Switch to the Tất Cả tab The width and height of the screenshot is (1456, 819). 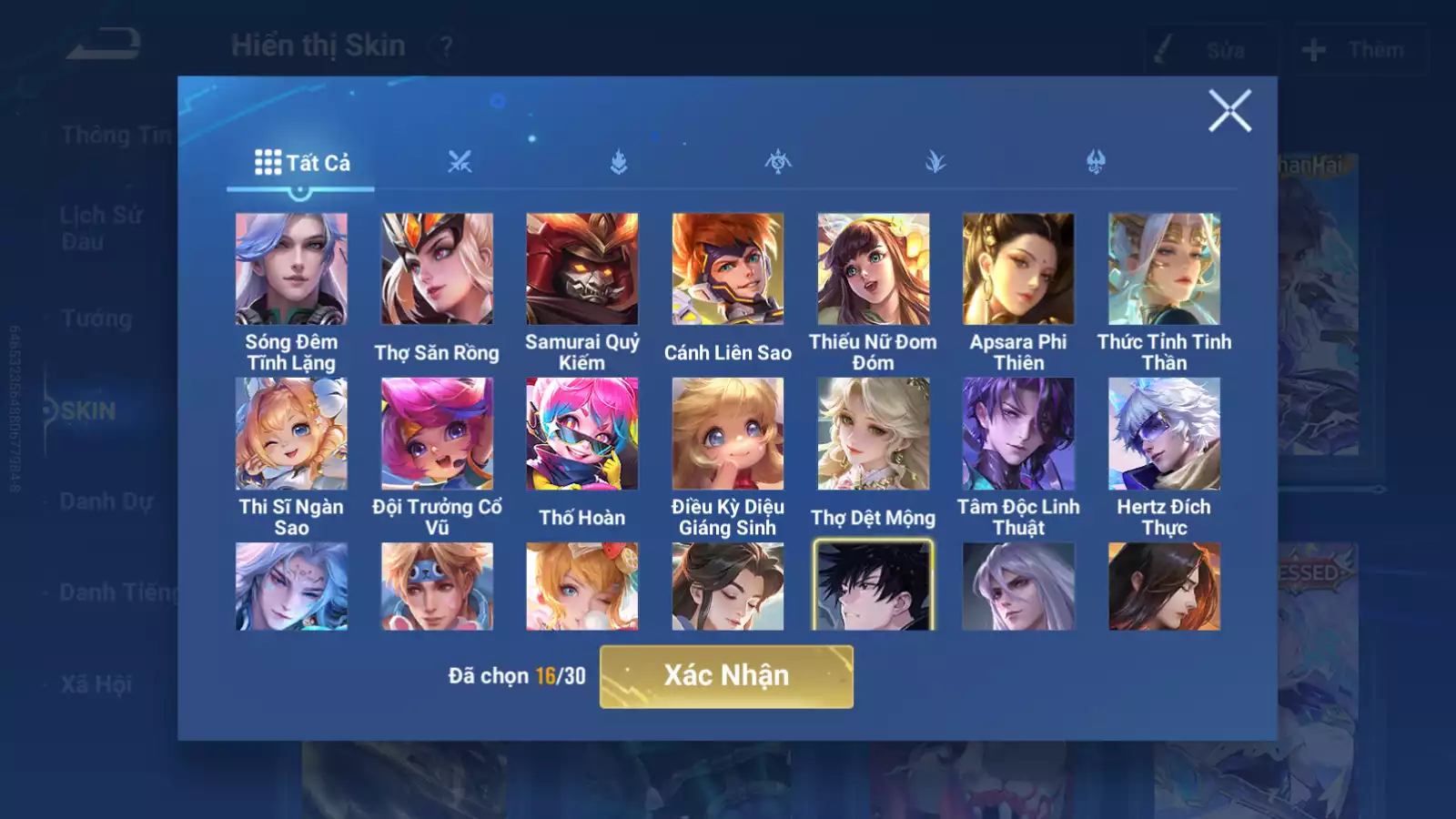pyautogui.click(x=301, y=163)
